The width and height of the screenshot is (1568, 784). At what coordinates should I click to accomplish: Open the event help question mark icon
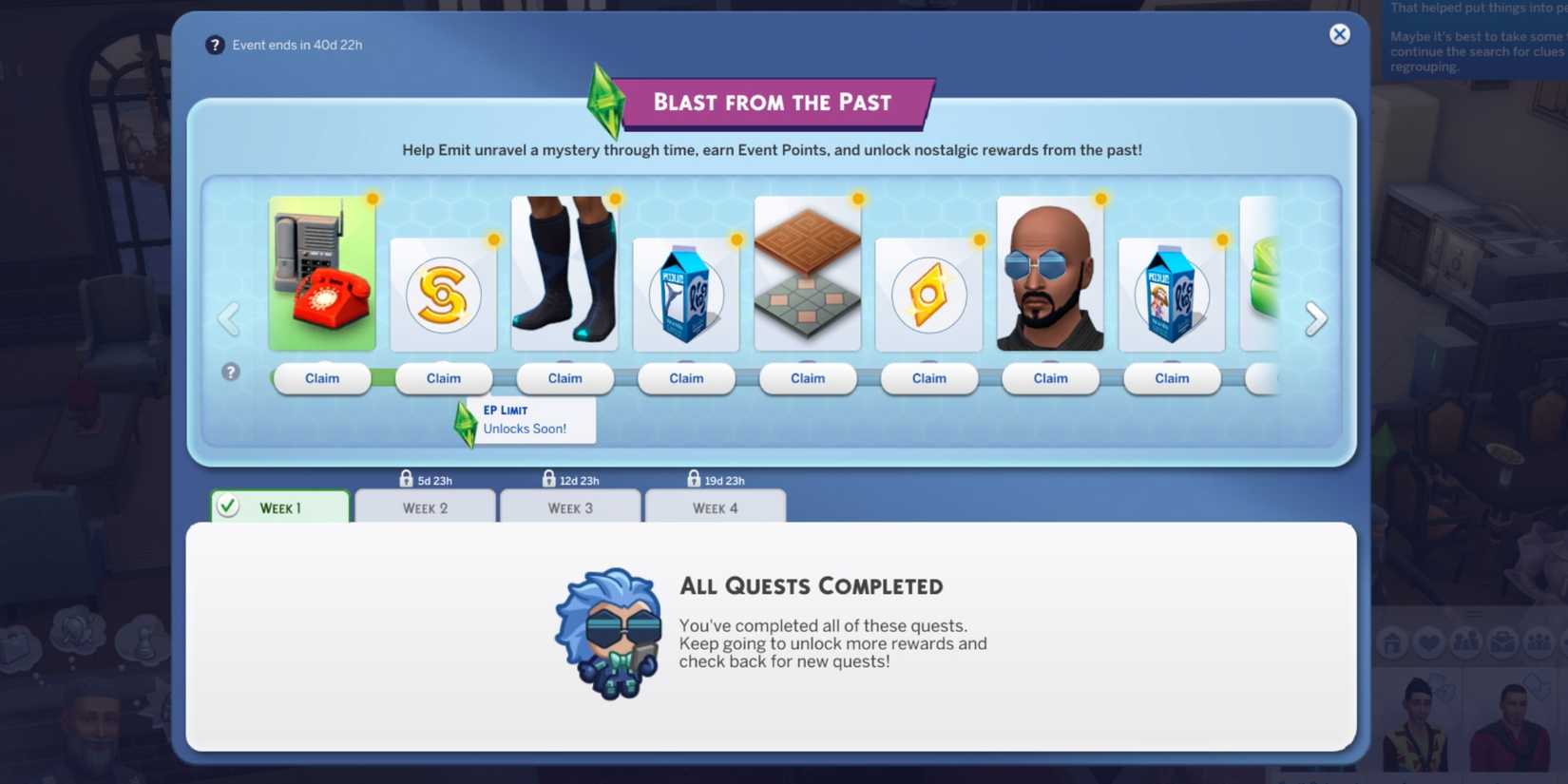(x=215, y=45)
